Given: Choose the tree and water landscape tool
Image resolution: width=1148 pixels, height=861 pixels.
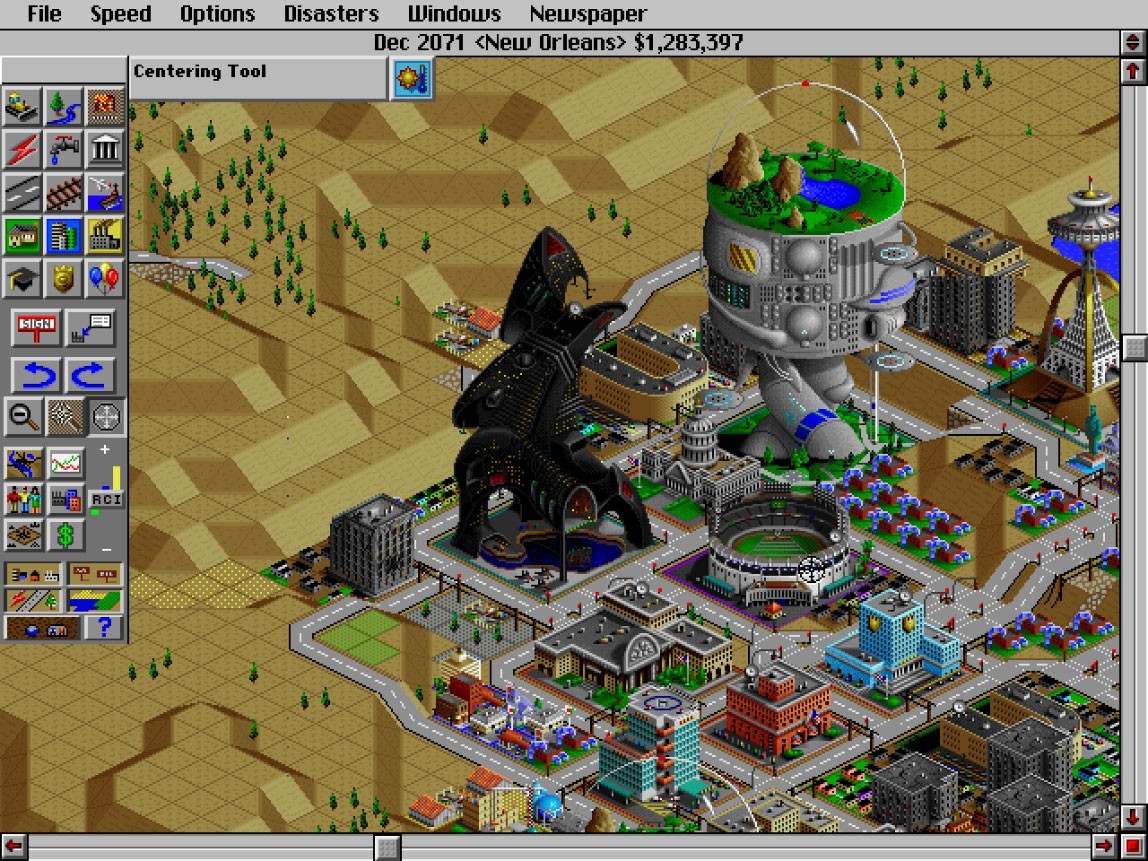Looking at the screenshot, I should [64, 105].
